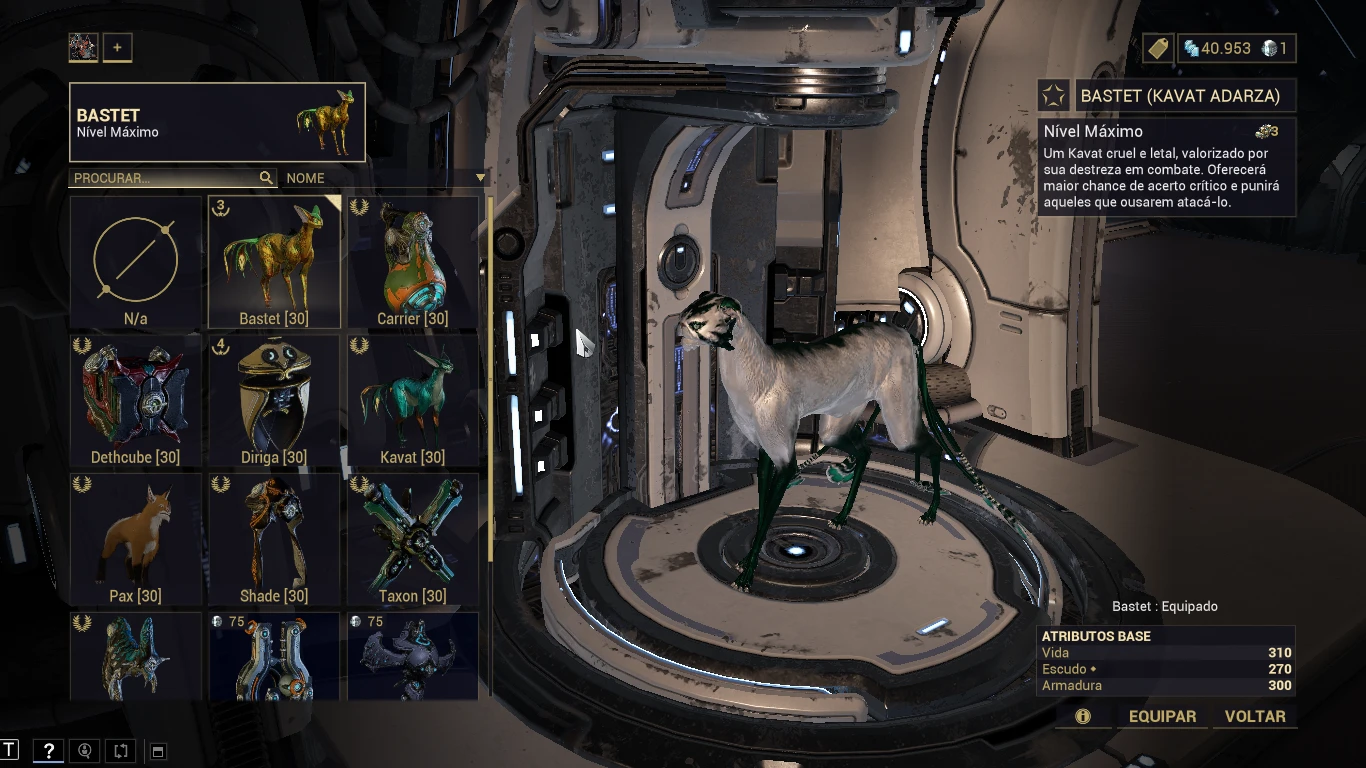Click the Procurar search field
Screen dimensions: 1366x768
[x=165, y=178]
